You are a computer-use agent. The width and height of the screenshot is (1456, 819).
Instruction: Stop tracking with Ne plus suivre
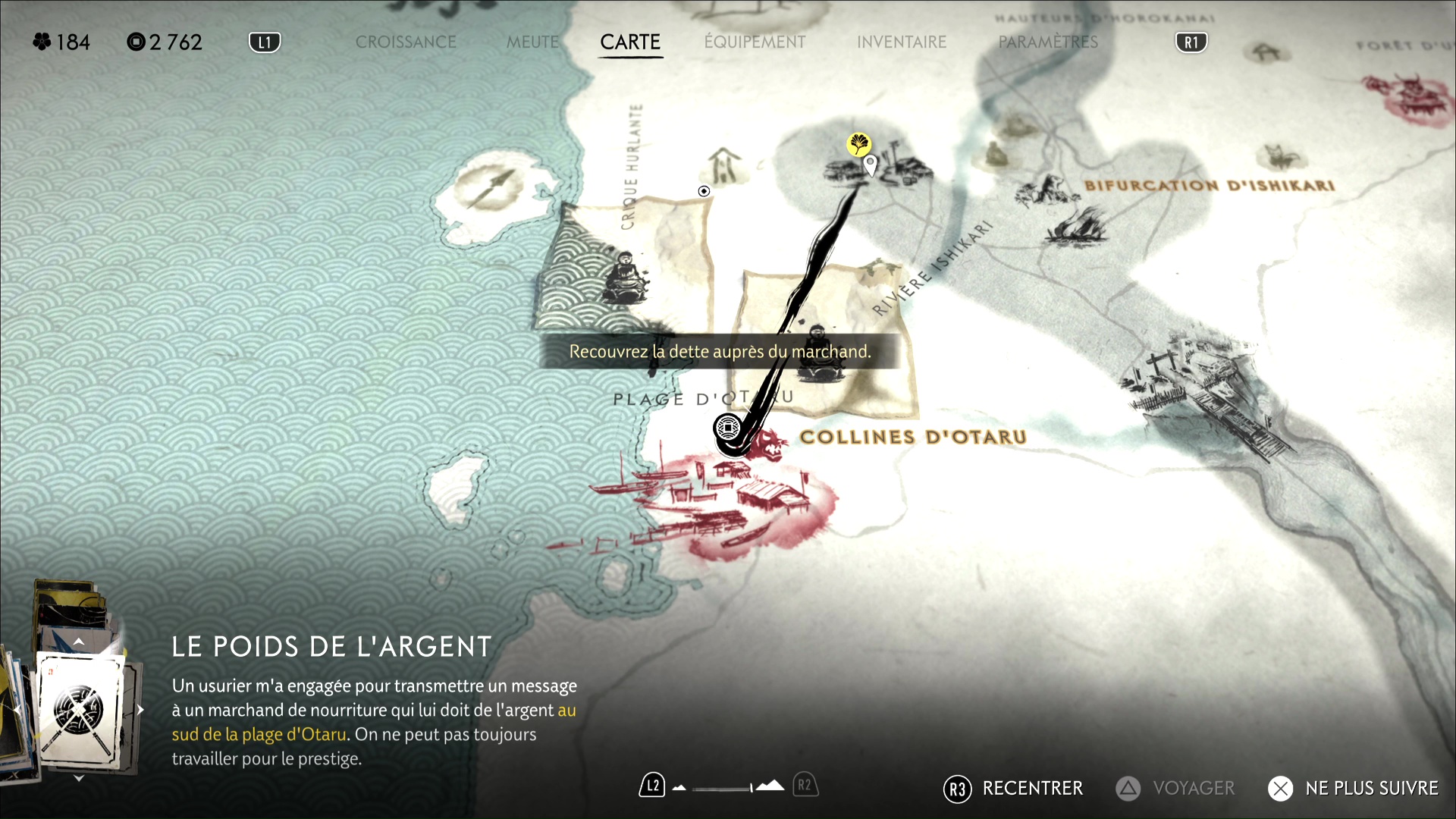(x=1353, y=789)
